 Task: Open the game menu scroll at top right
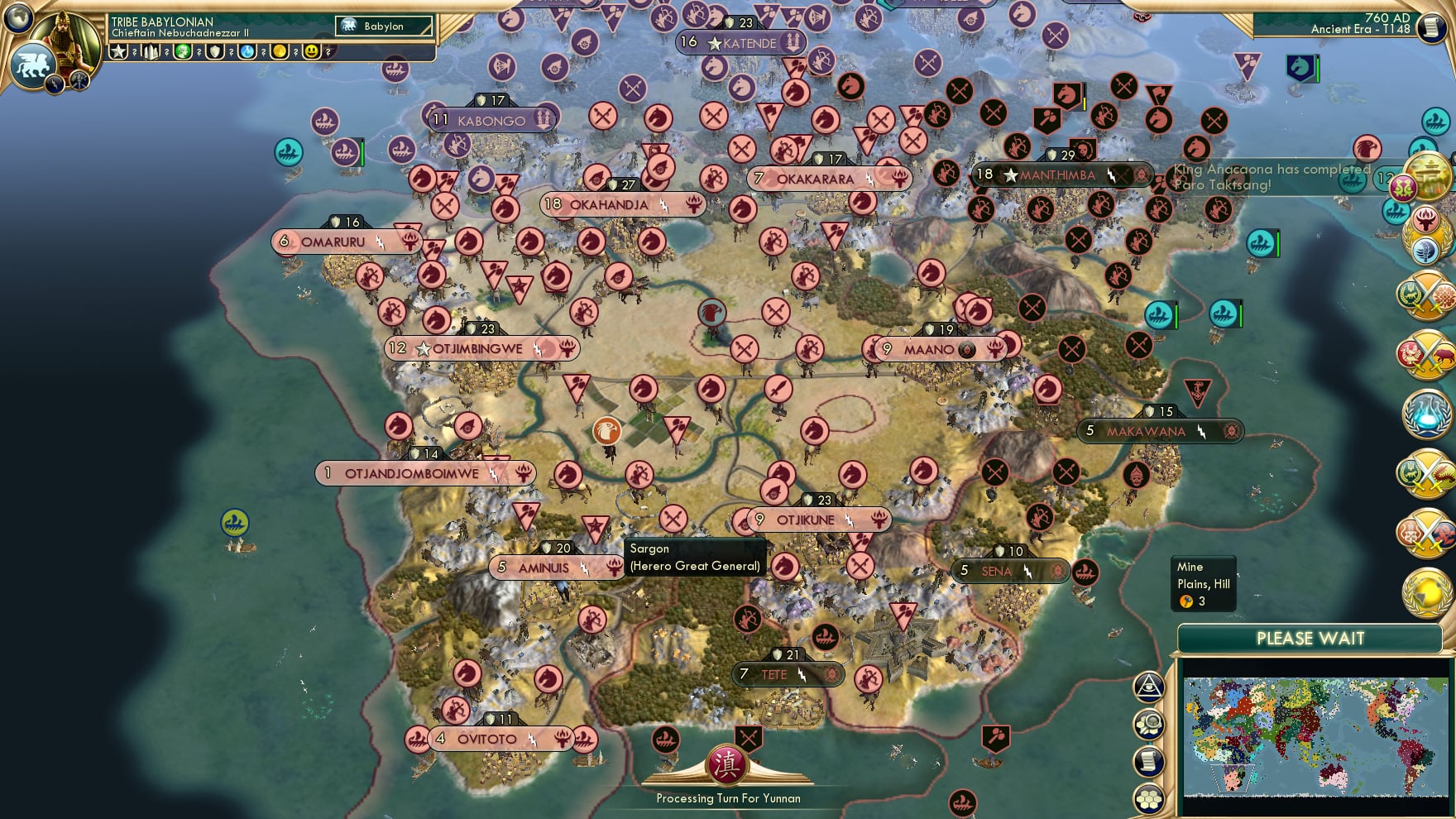(1430, 26)
